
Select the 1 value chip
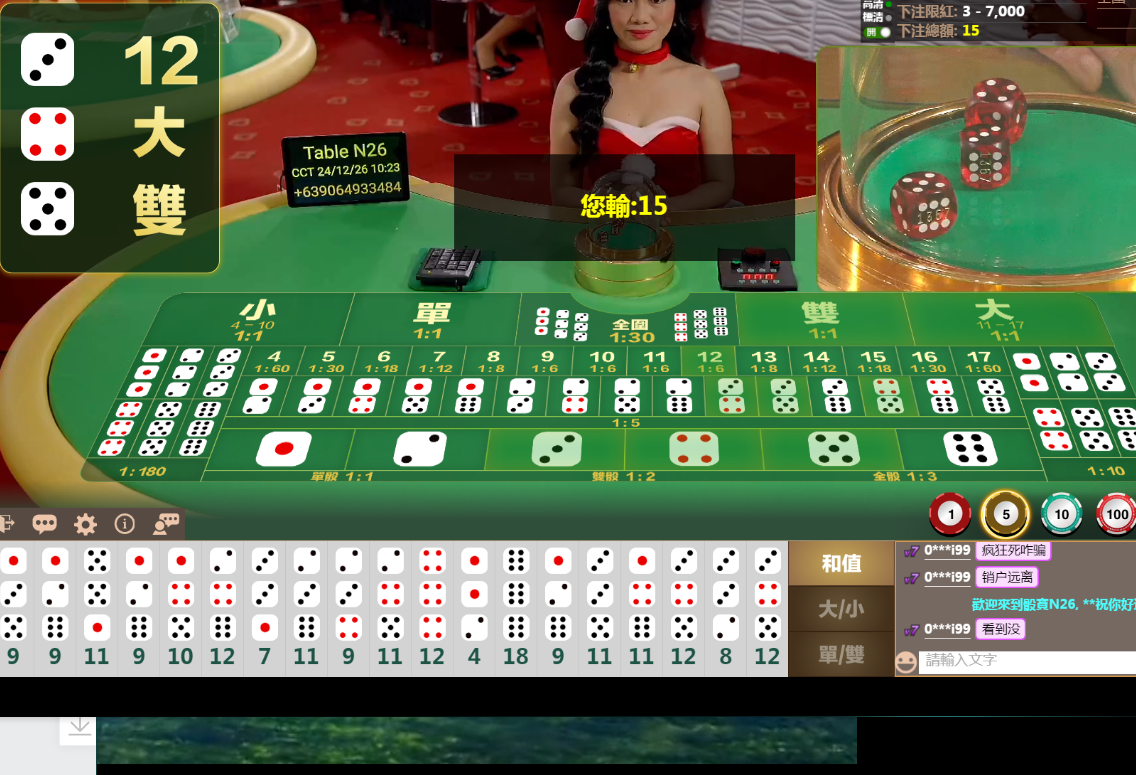(x=950, y=515)
